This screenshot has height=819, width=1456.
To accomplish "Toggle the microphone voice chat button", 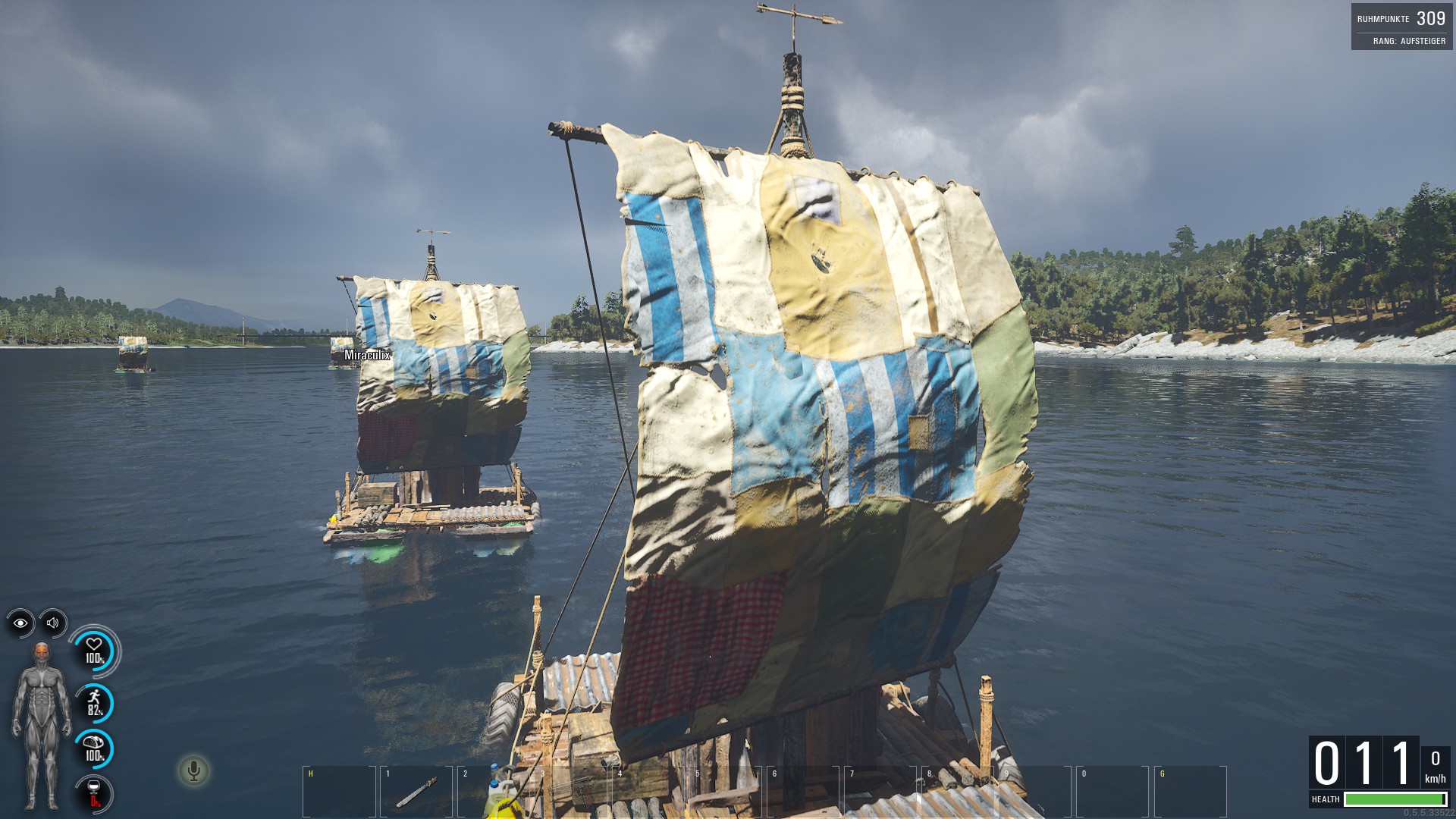I will tap(193, 771).
